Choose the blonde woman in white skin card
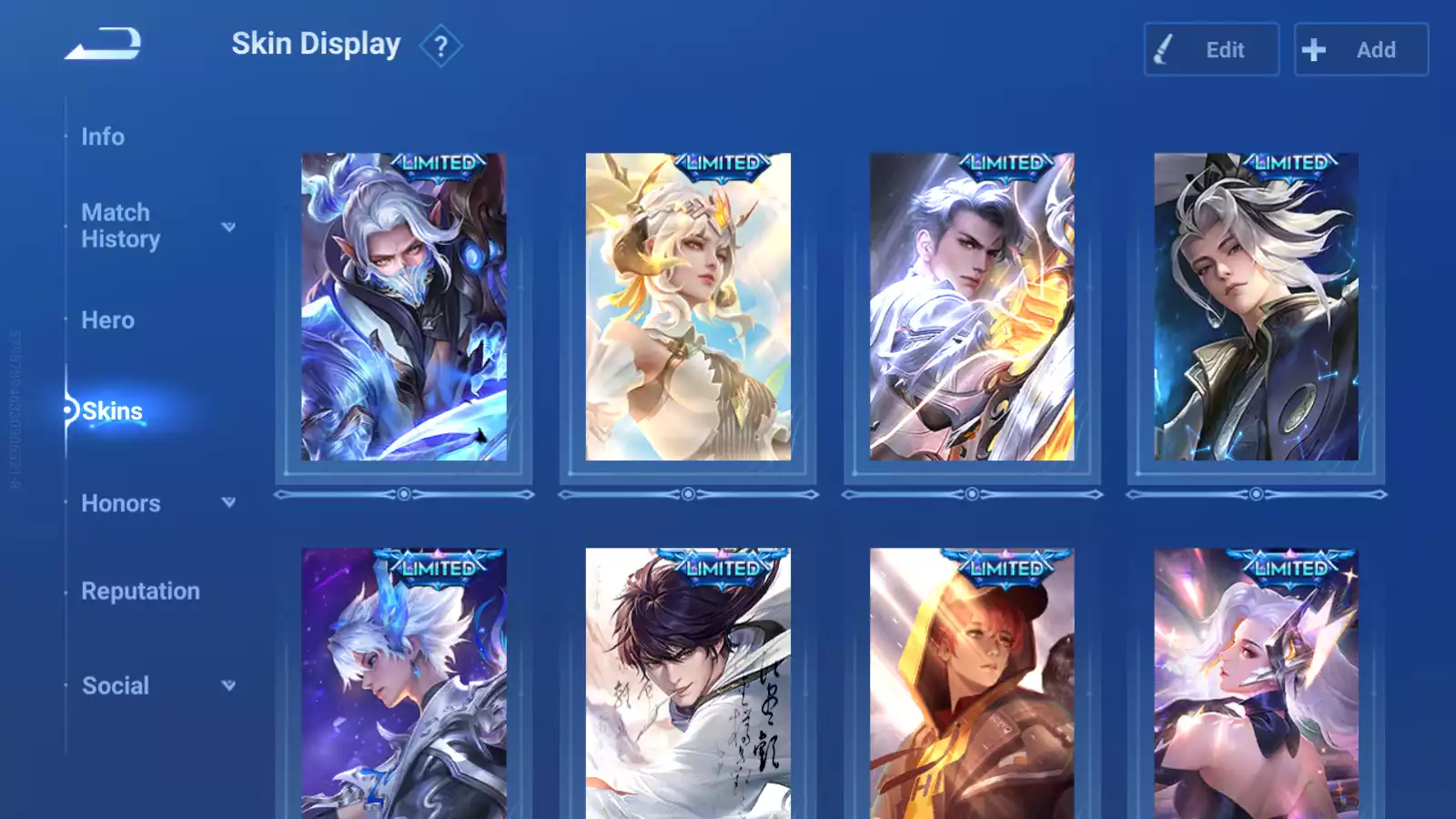This screenshot has width=1456, height=819. point(688,307)
